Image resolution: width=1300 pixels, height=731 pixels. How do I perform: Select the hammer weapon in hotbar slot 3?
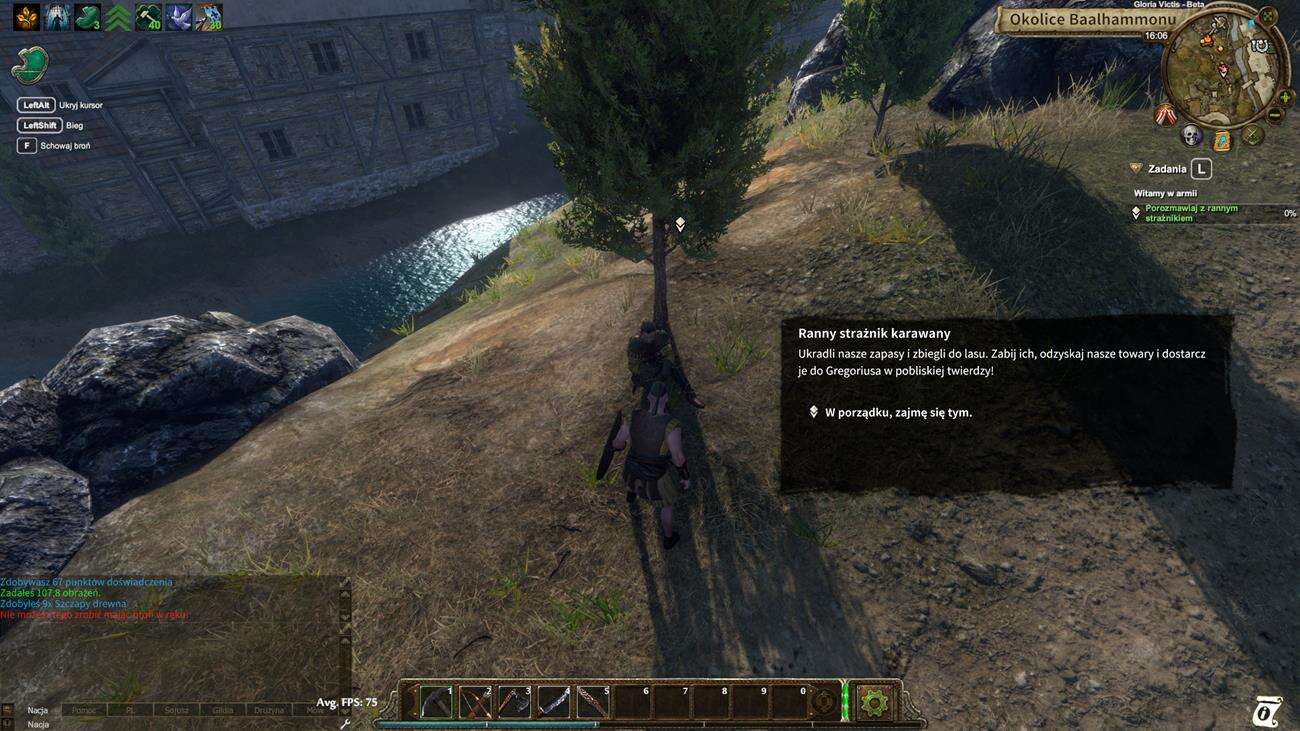pyautogui.click(x=512, y=702)
